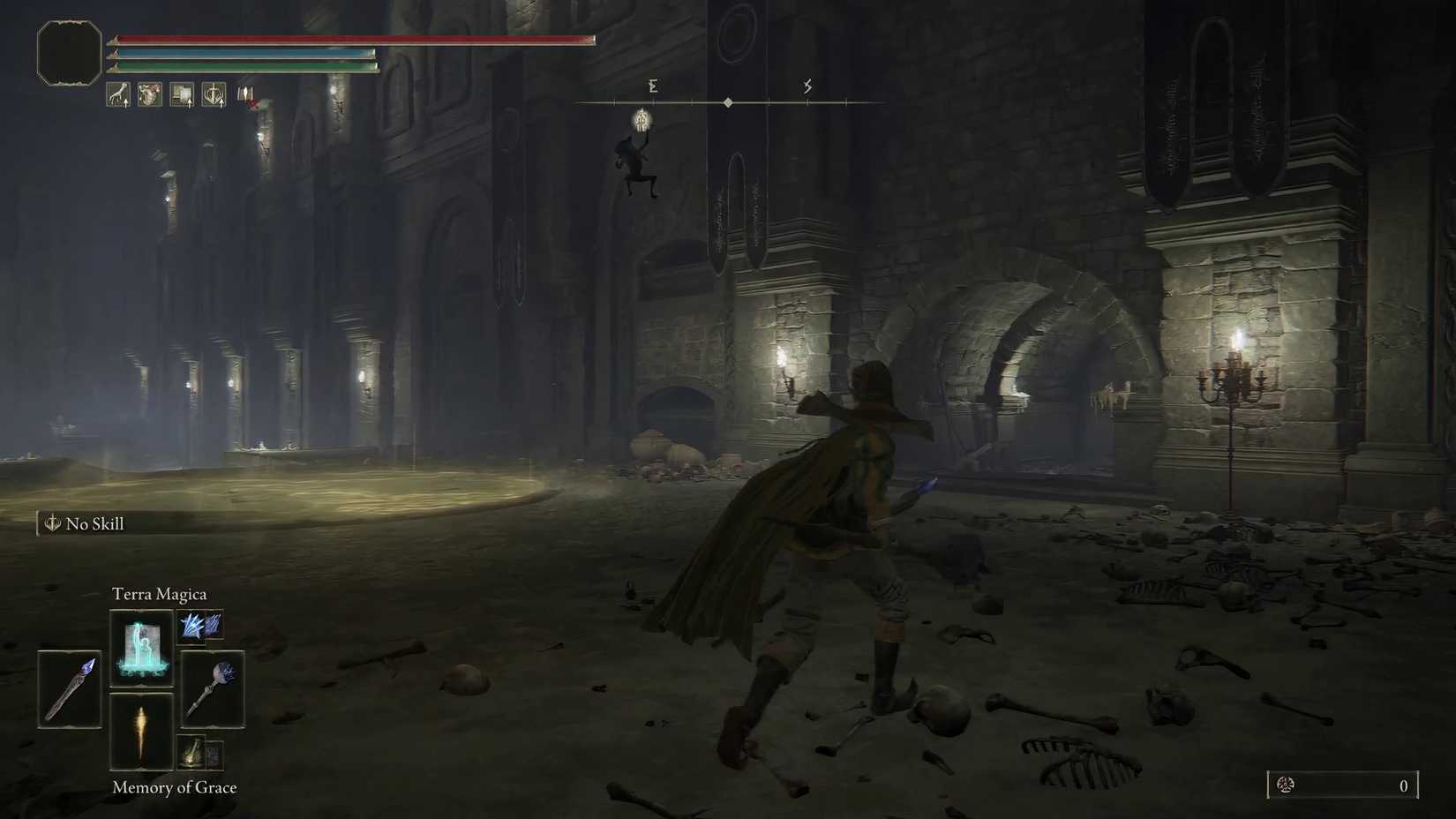Click the No Skill weapon art indicator
The image size is (1456, 819).
[x=85, y=523]
